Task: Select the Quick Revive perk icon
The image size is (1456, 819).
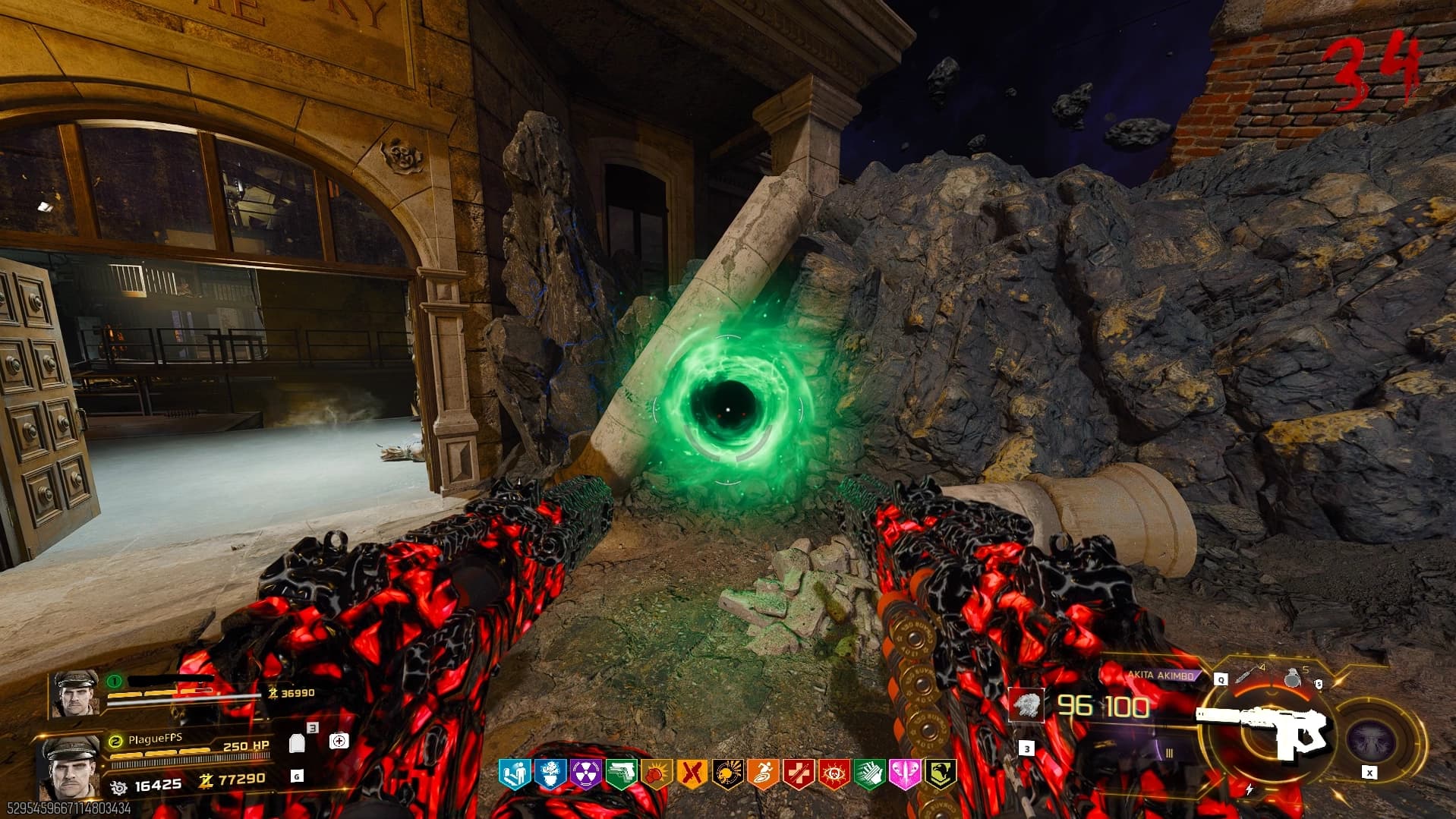Action: [514, 773]
